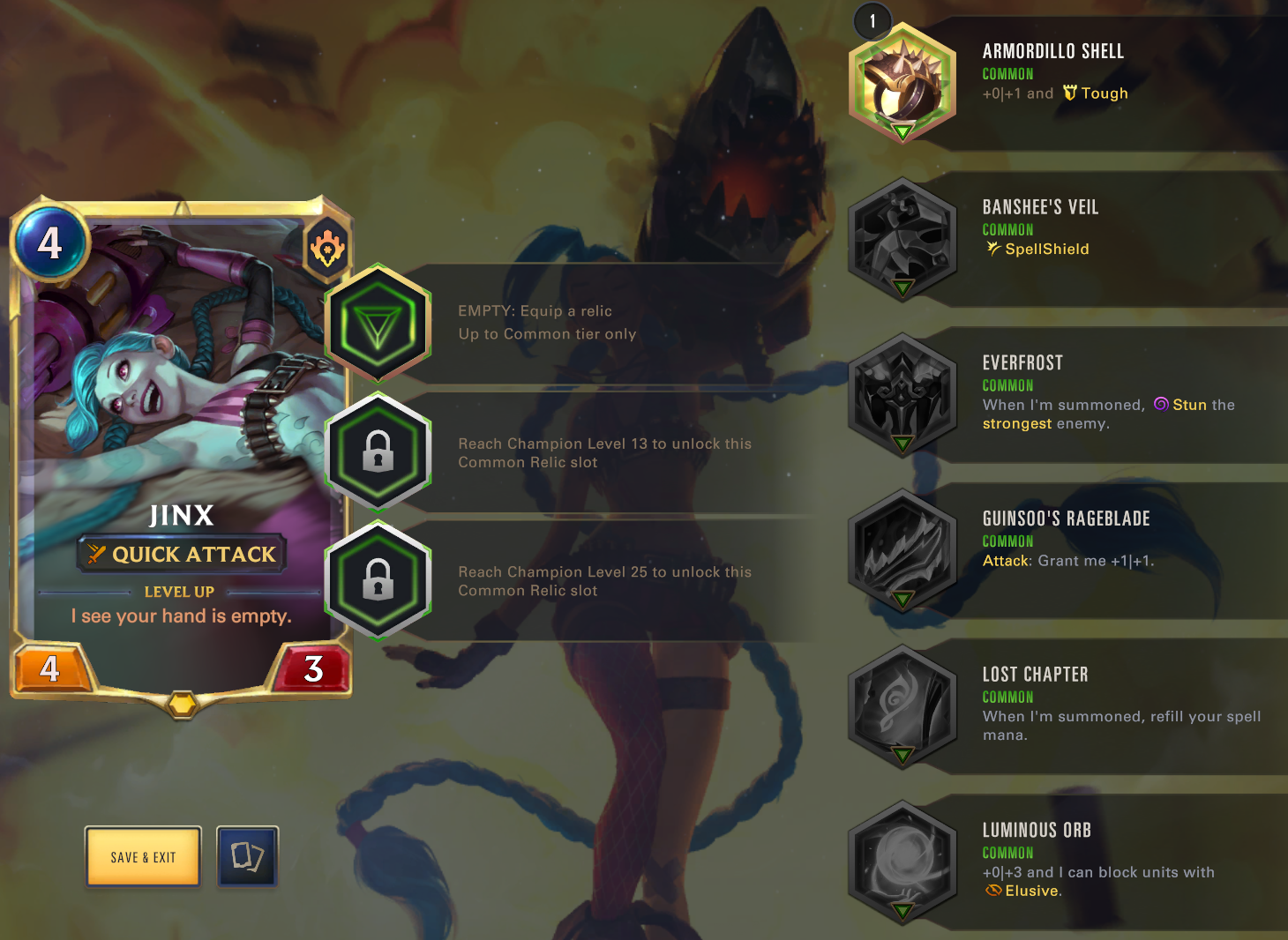Image resolution: width=1288 pixels, height=940 pixels.
Task: Click the Champion Level 13 locked slot
Action: tap(378, 451)
